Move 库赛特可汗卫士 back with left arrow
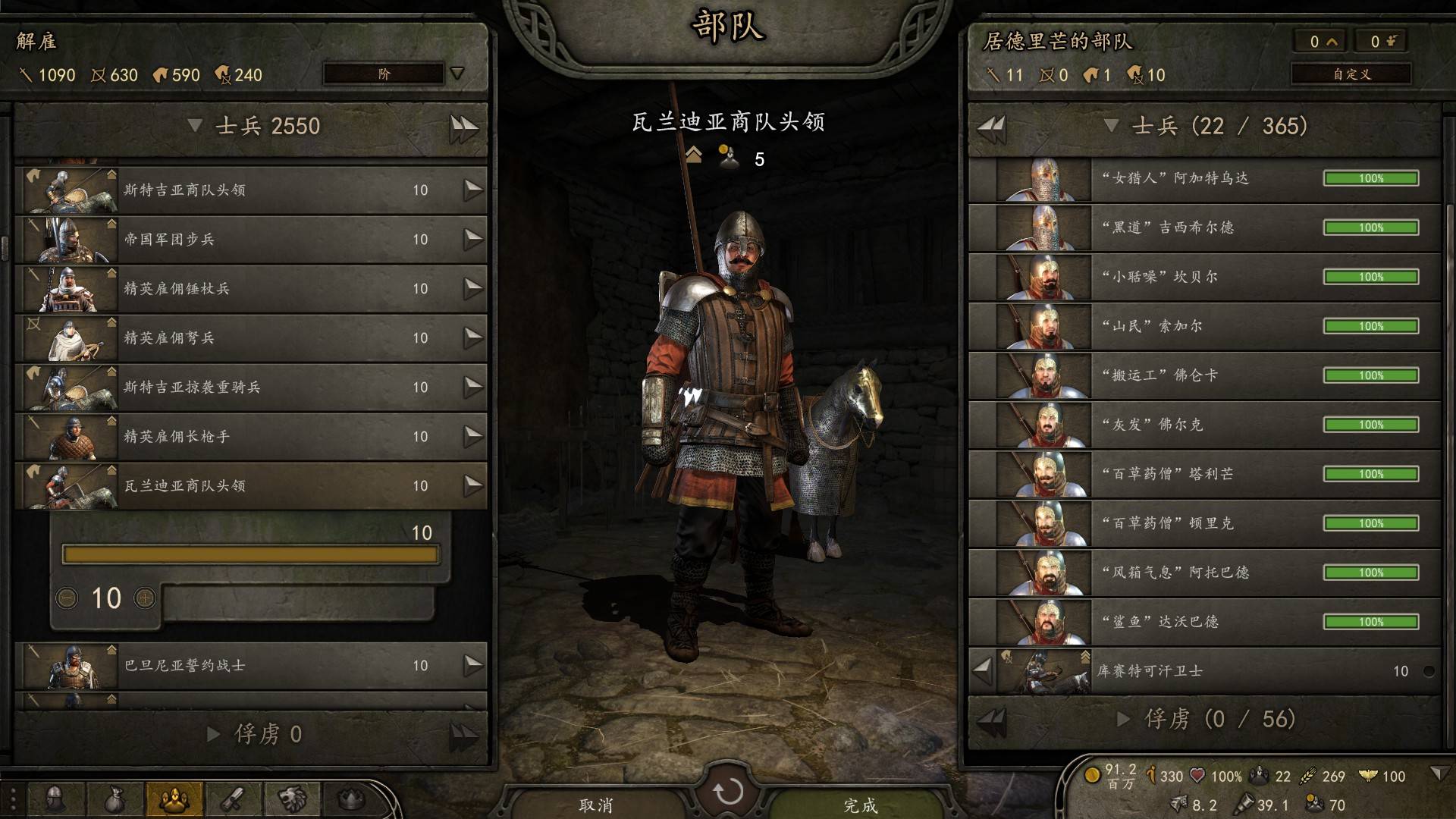 click(983, 670)
